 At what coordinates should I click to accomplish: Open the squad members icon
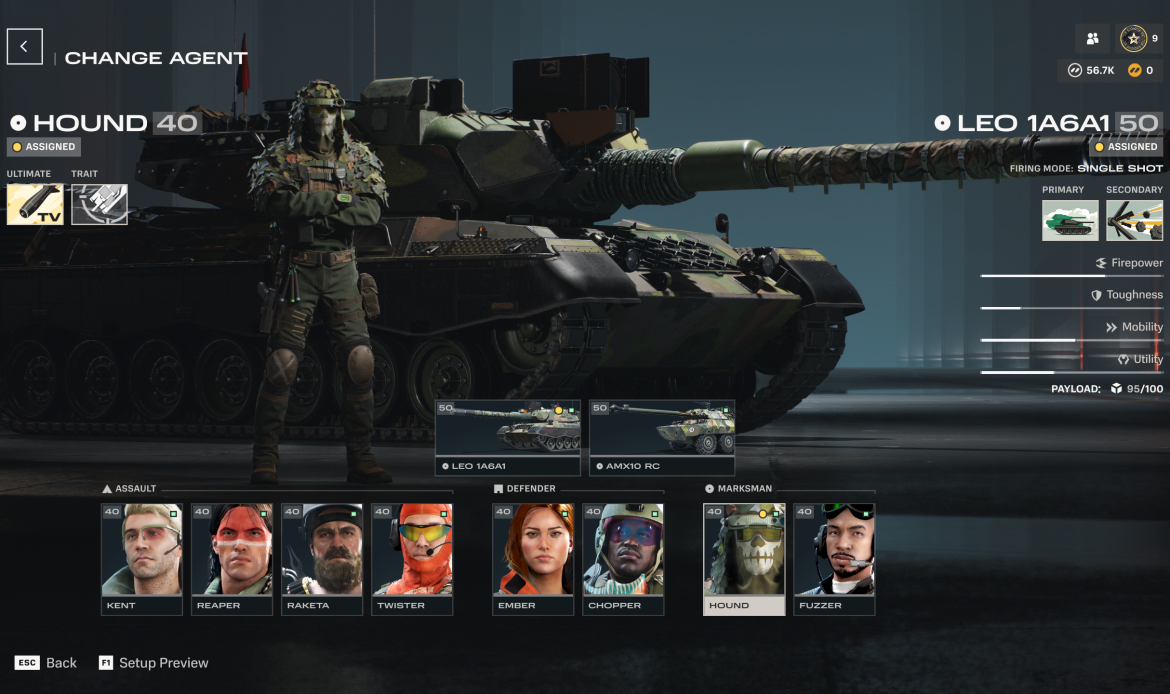[x=1093, y=39]
